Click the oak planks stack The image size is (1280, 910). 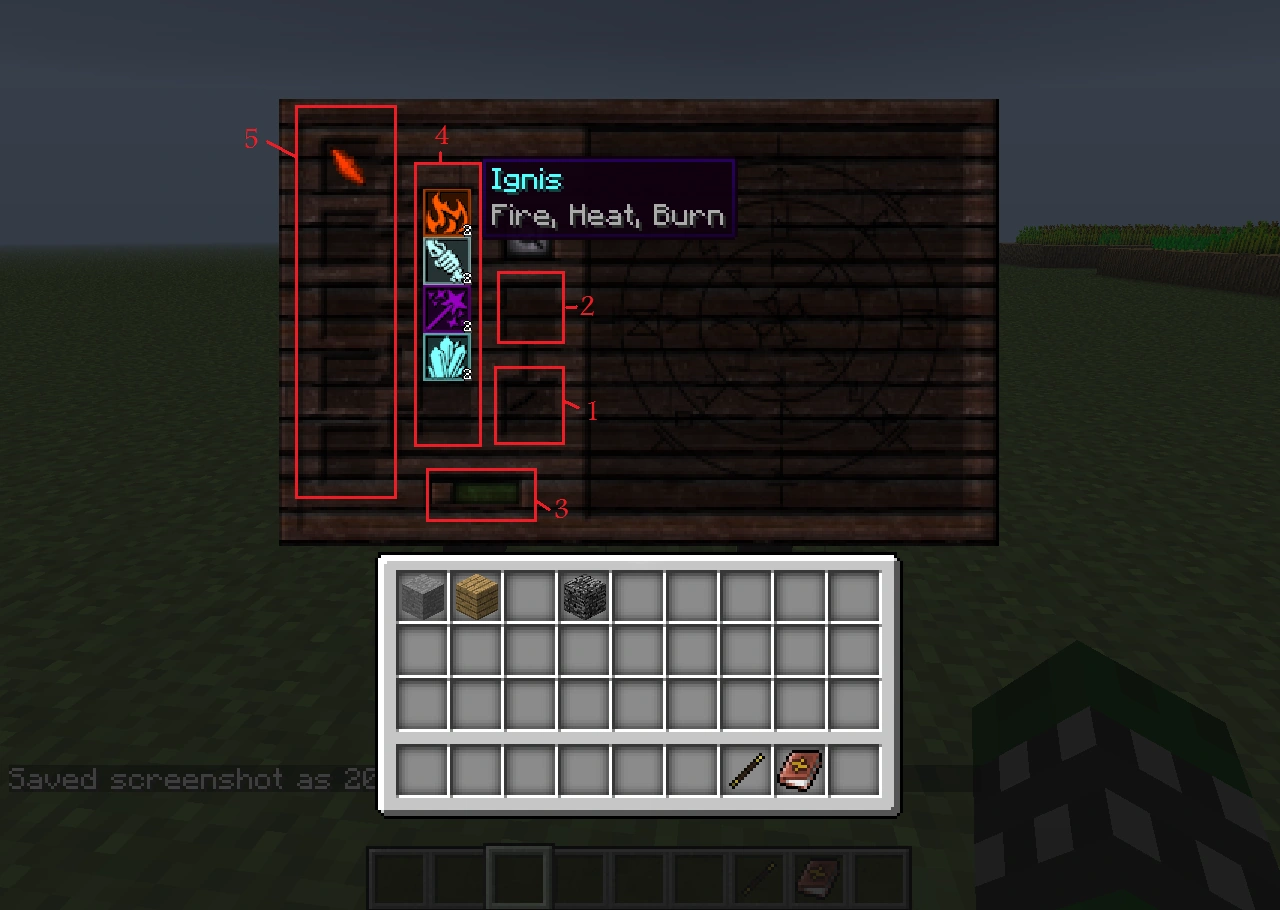[476, 596]
